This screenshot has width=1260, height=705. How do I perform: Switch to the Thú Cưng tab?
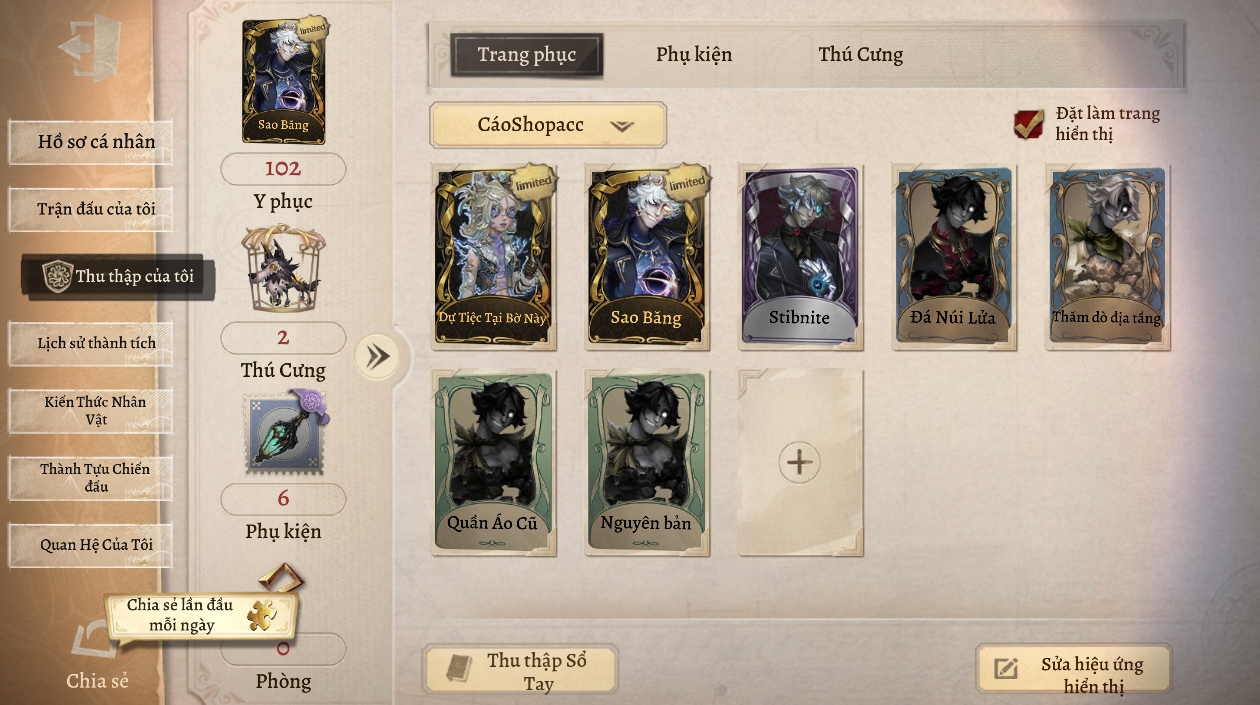tap(860, 55)
